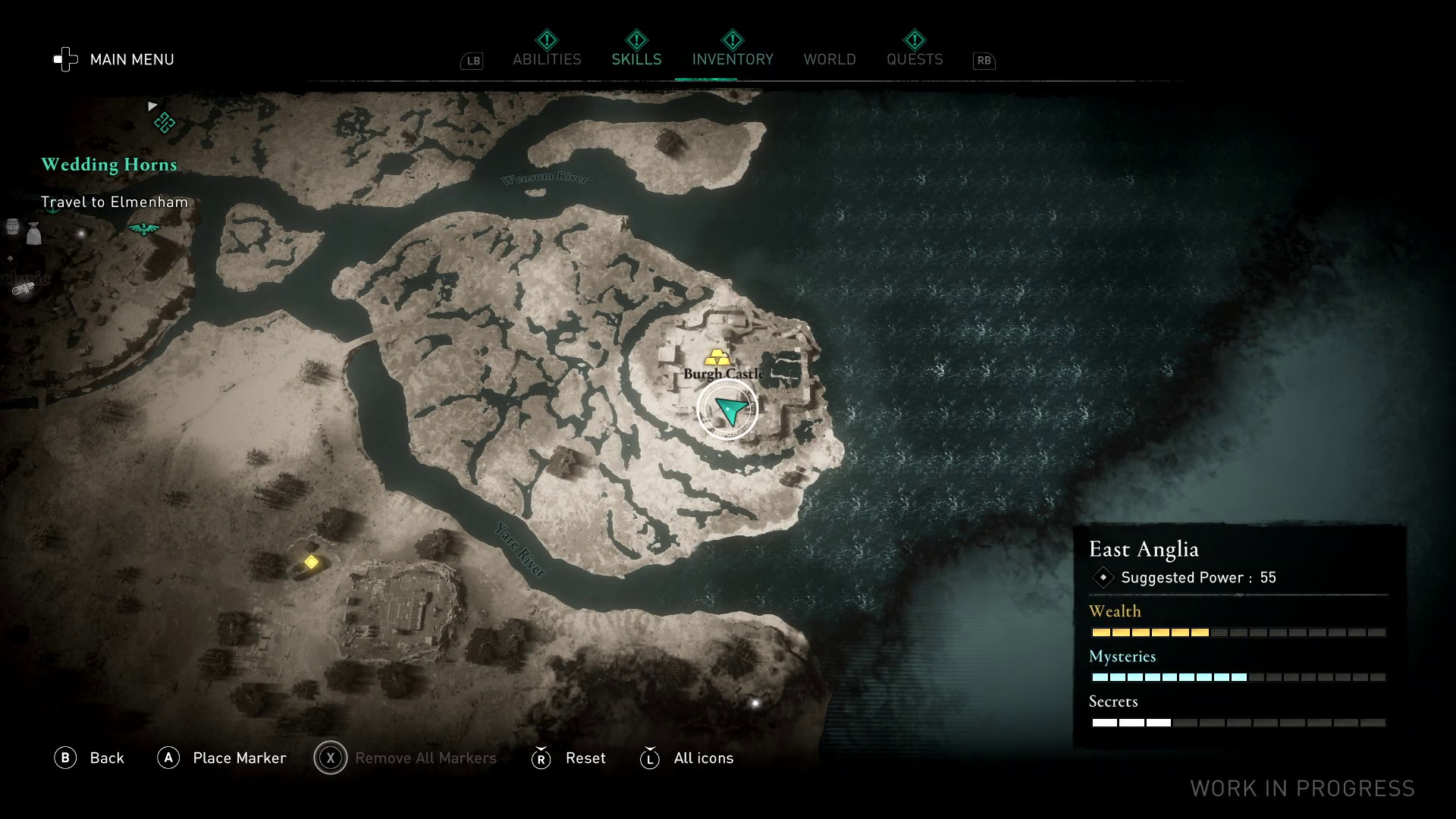The image size is (1456, 819).
Task: Select the supply sack icon on map
Action: pos(33,234)
